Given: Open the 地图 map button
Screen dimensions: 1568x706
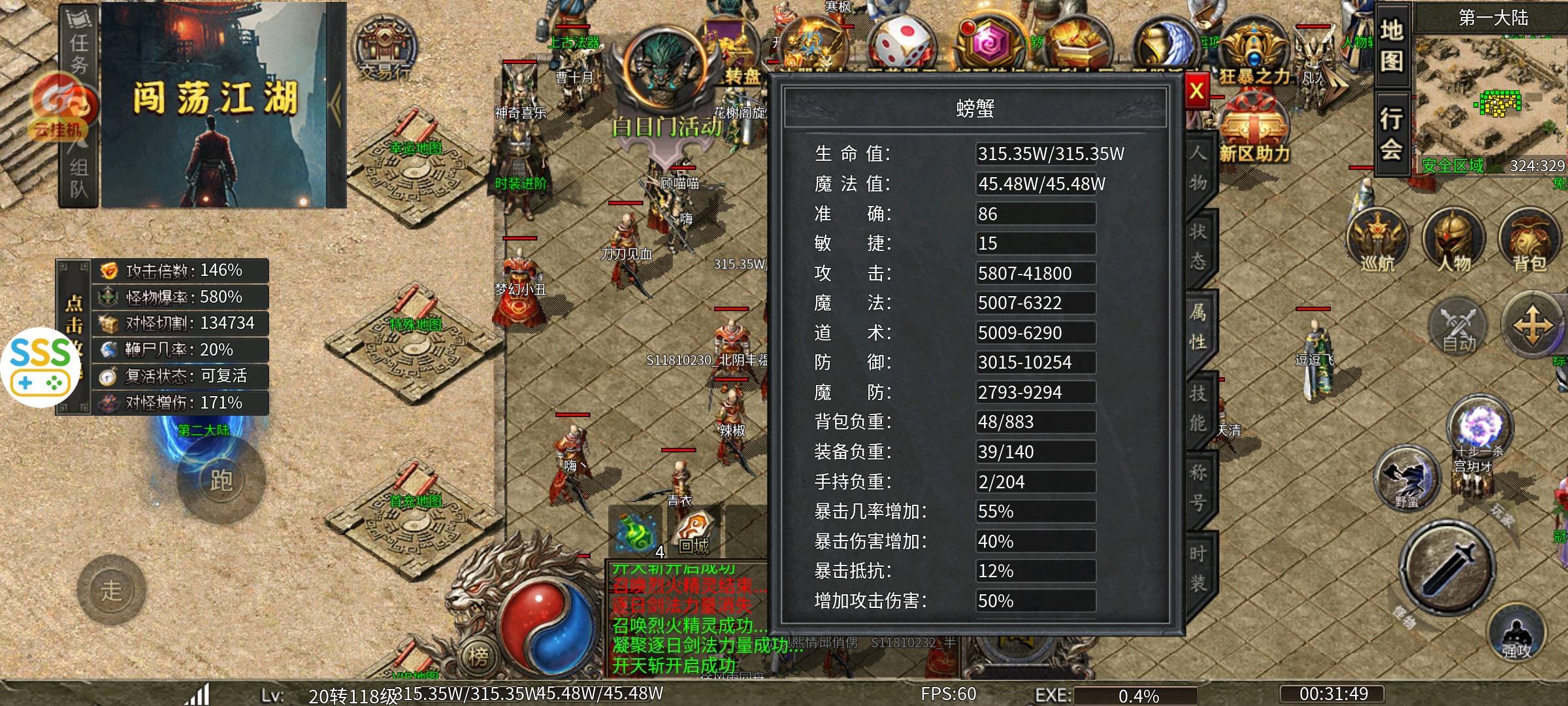Looking at the screenshot, I should 1391,46.
